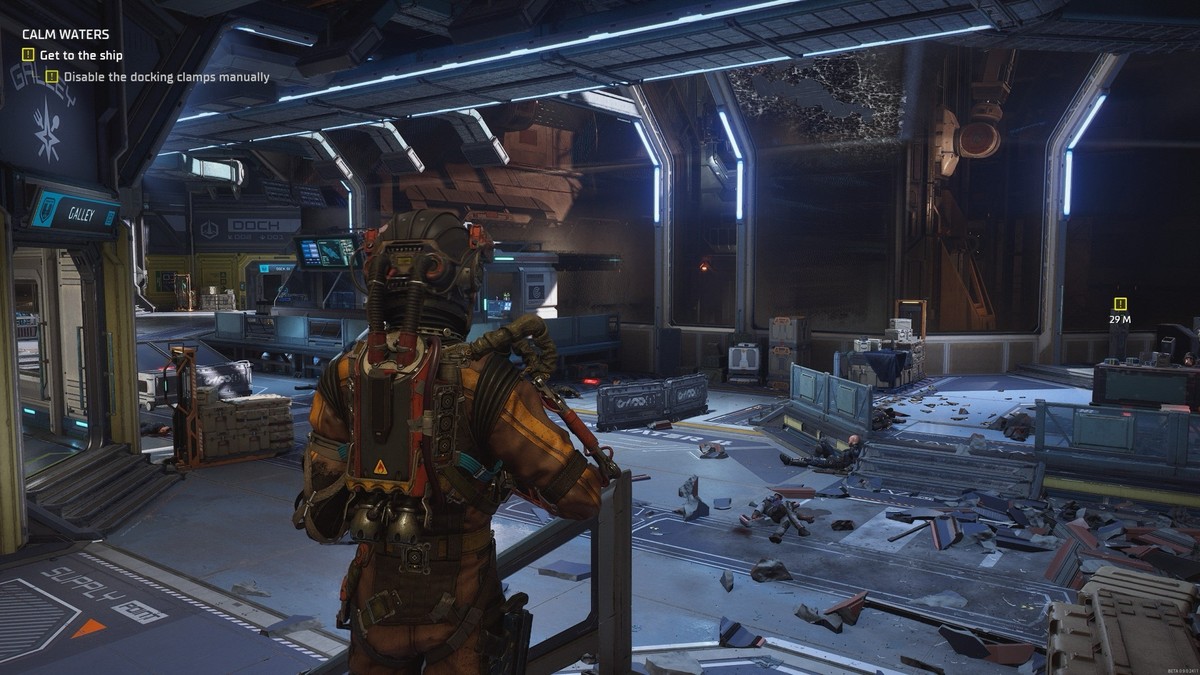Click the Get to the ship objective
This screenshot has height=675, width=1200.
(x=80, y=55)
